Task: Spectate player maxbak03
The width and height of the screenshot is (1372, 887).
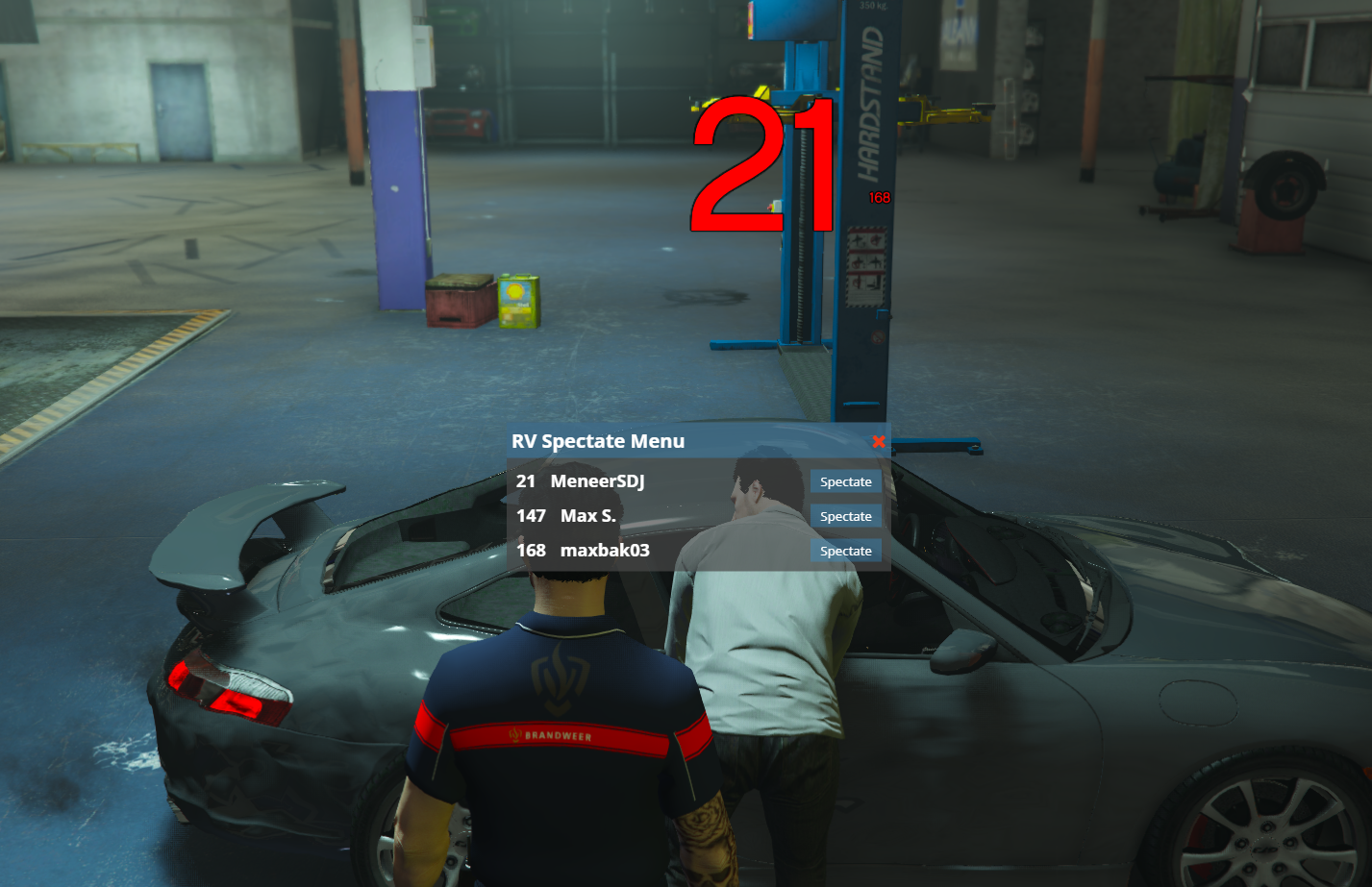Action: [x=845, y=551]
